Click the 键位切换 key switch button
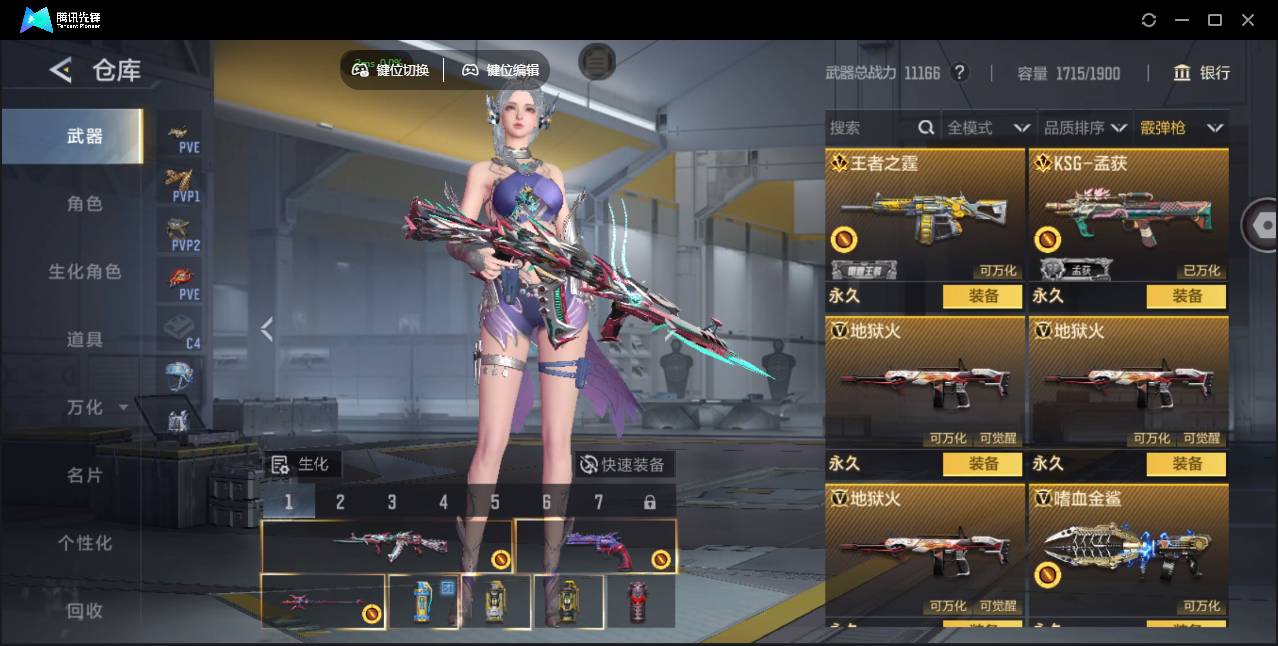 click(x=391, y=70)
